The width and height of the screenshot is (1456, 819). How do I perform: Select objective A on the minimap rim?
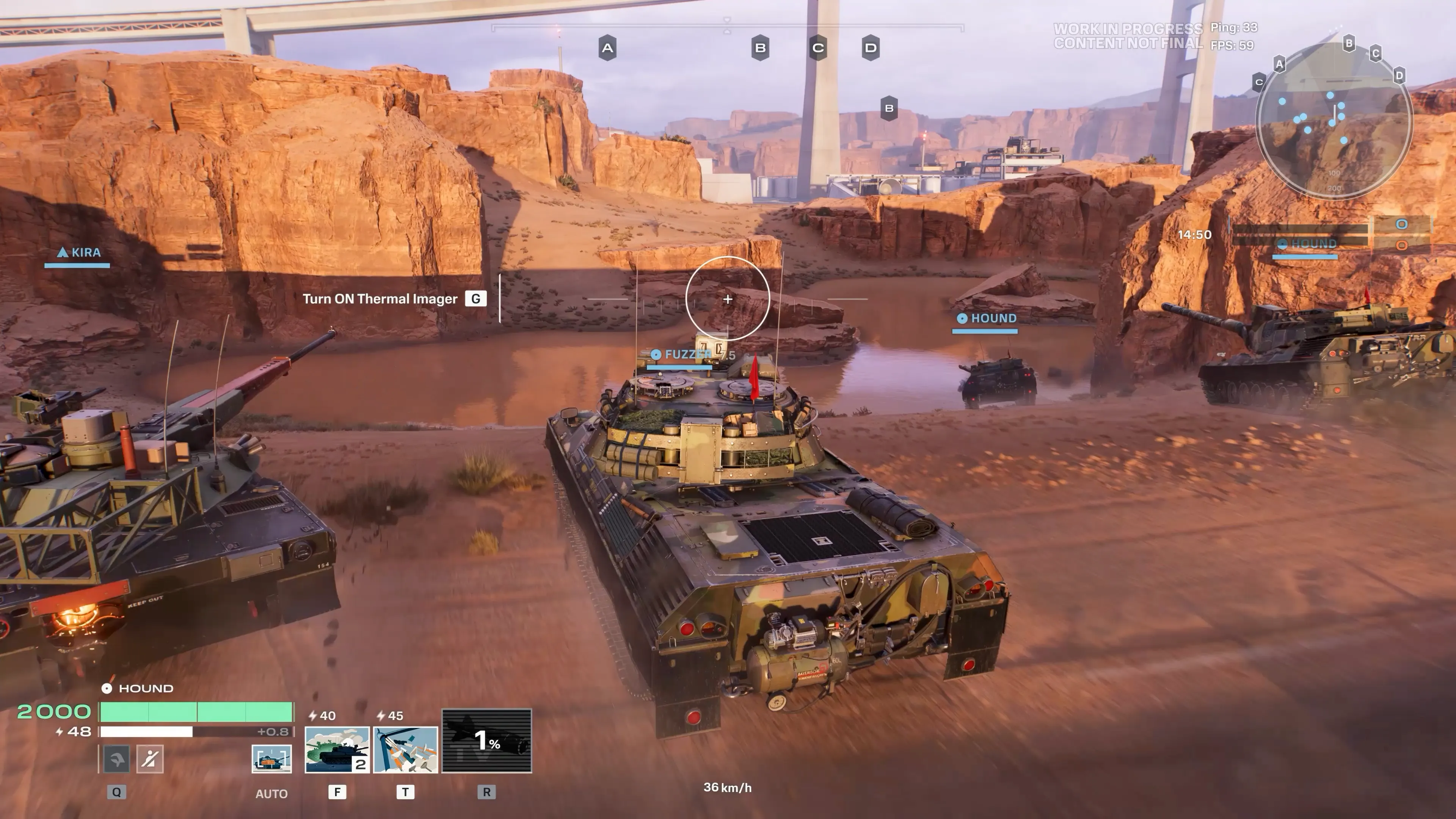[1280, 64]
